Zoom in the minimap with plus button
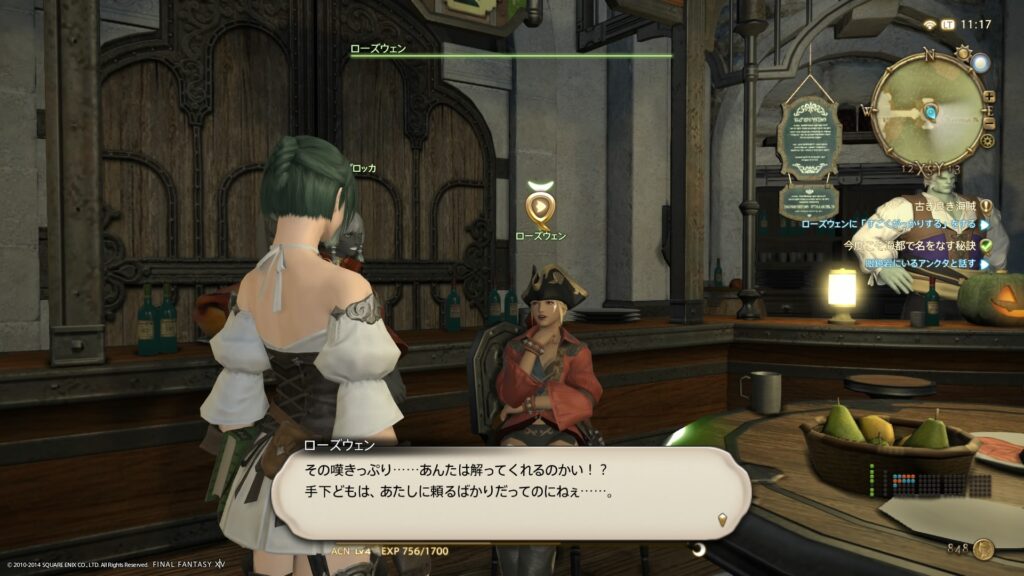Viewport: 1024px width, 576px height. click(989, 97)
